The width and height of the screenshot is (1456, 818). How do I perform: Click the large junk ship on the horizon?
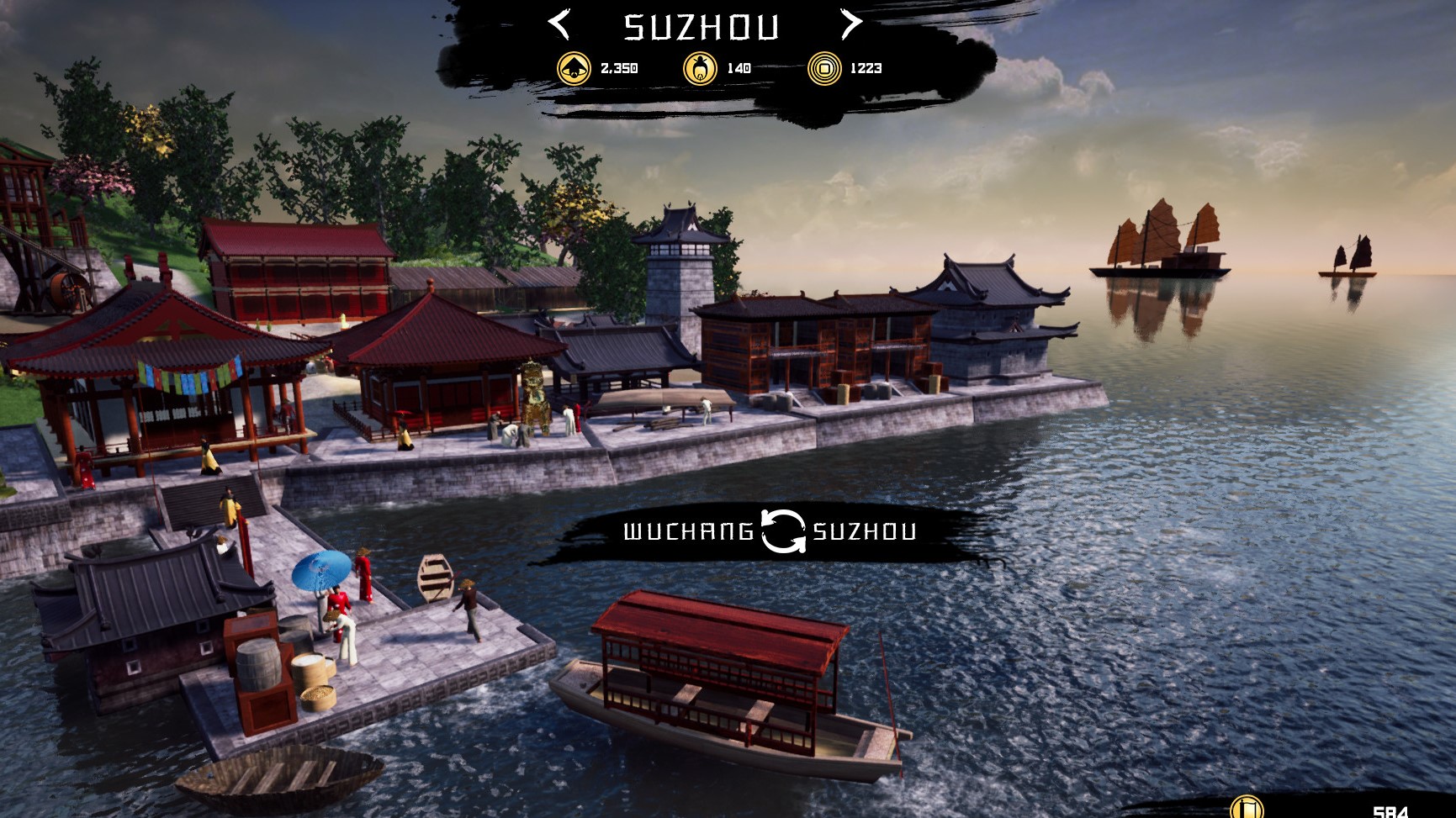point(1161,244)
